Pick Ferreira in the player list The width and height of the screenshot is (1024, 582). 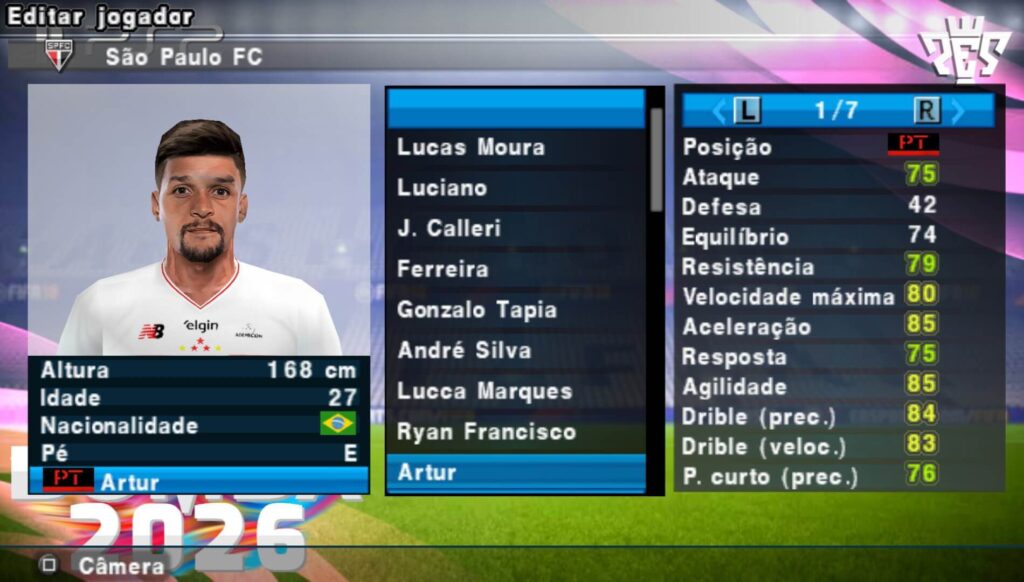(x=515, y=269)
